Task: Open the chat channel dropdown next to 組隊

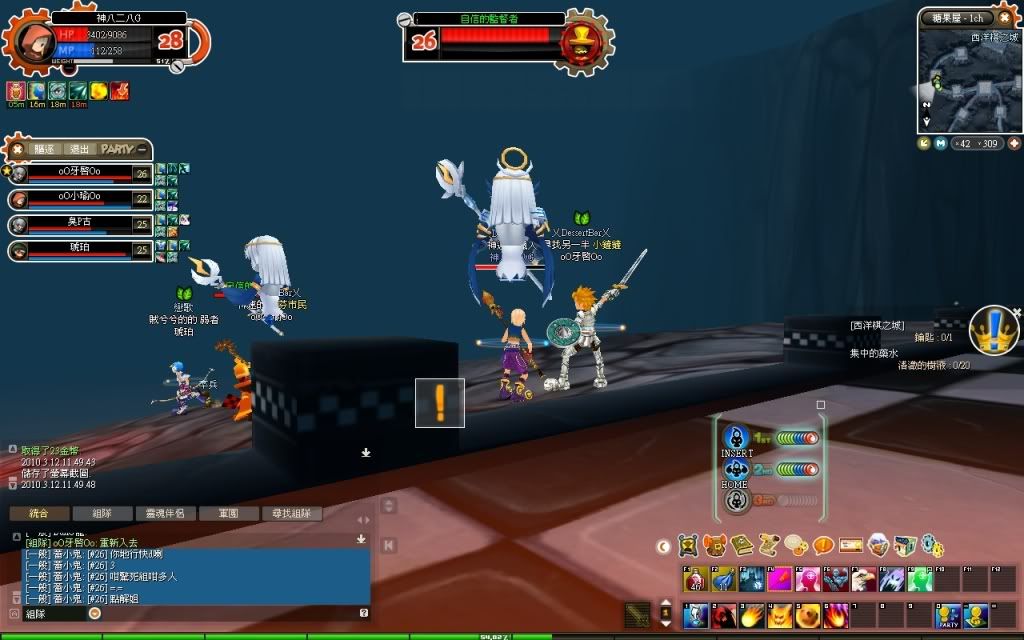Action: 95,613
